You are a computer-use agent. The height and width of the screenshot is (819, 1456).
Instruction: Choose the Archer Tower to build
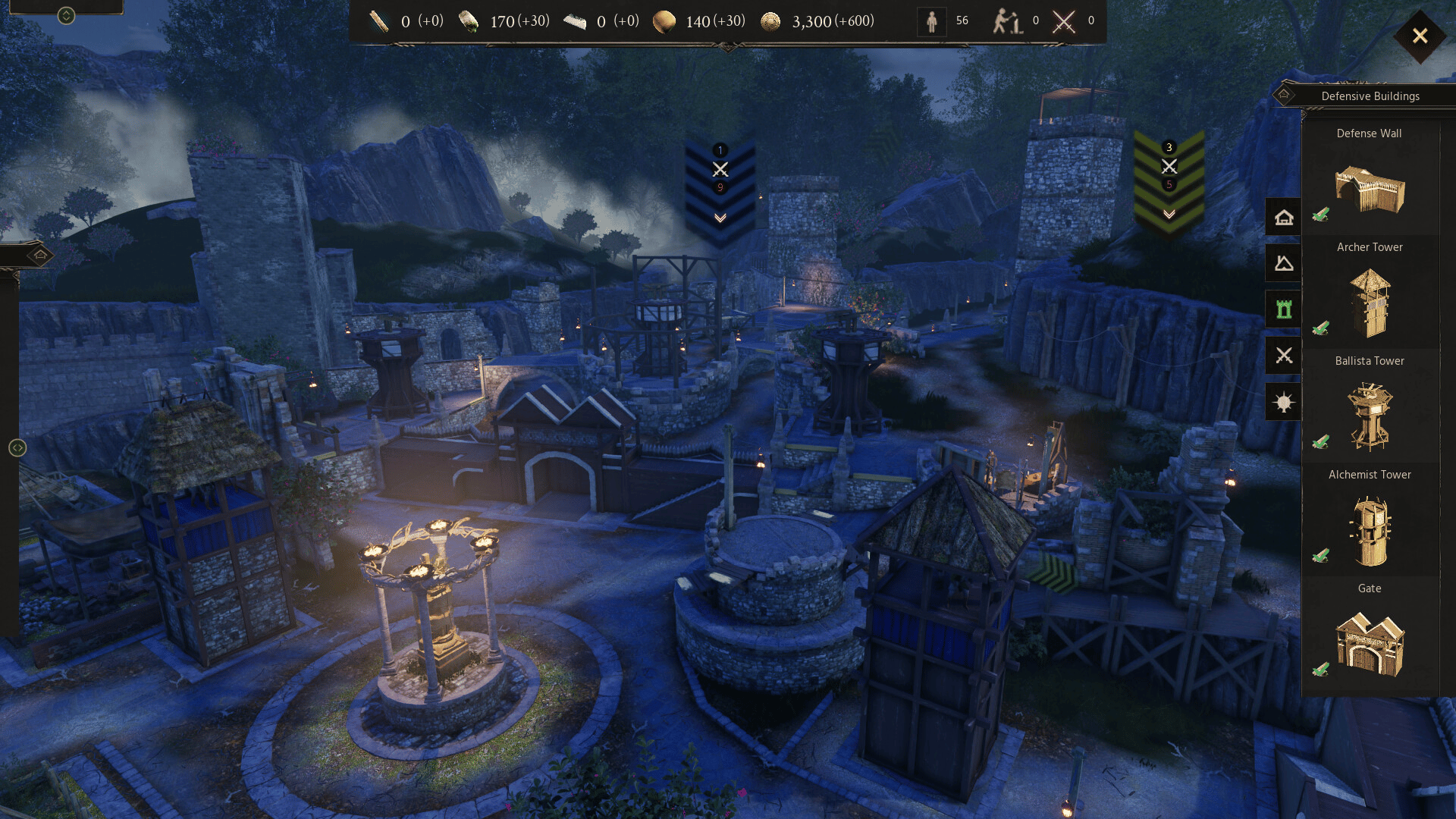click(x=1370, y=303)
